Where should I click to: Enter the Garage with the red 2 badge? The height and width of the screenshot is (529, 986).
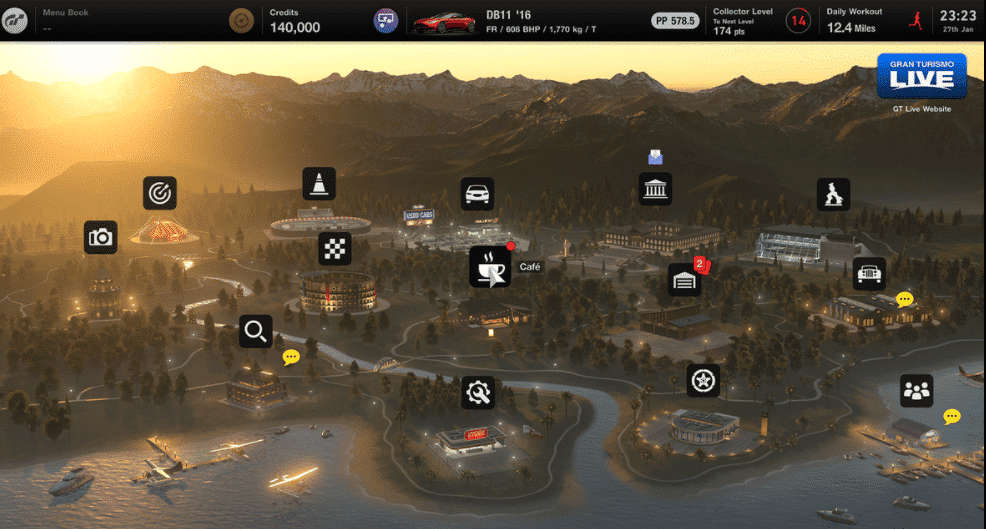click(x=685, y=280)
